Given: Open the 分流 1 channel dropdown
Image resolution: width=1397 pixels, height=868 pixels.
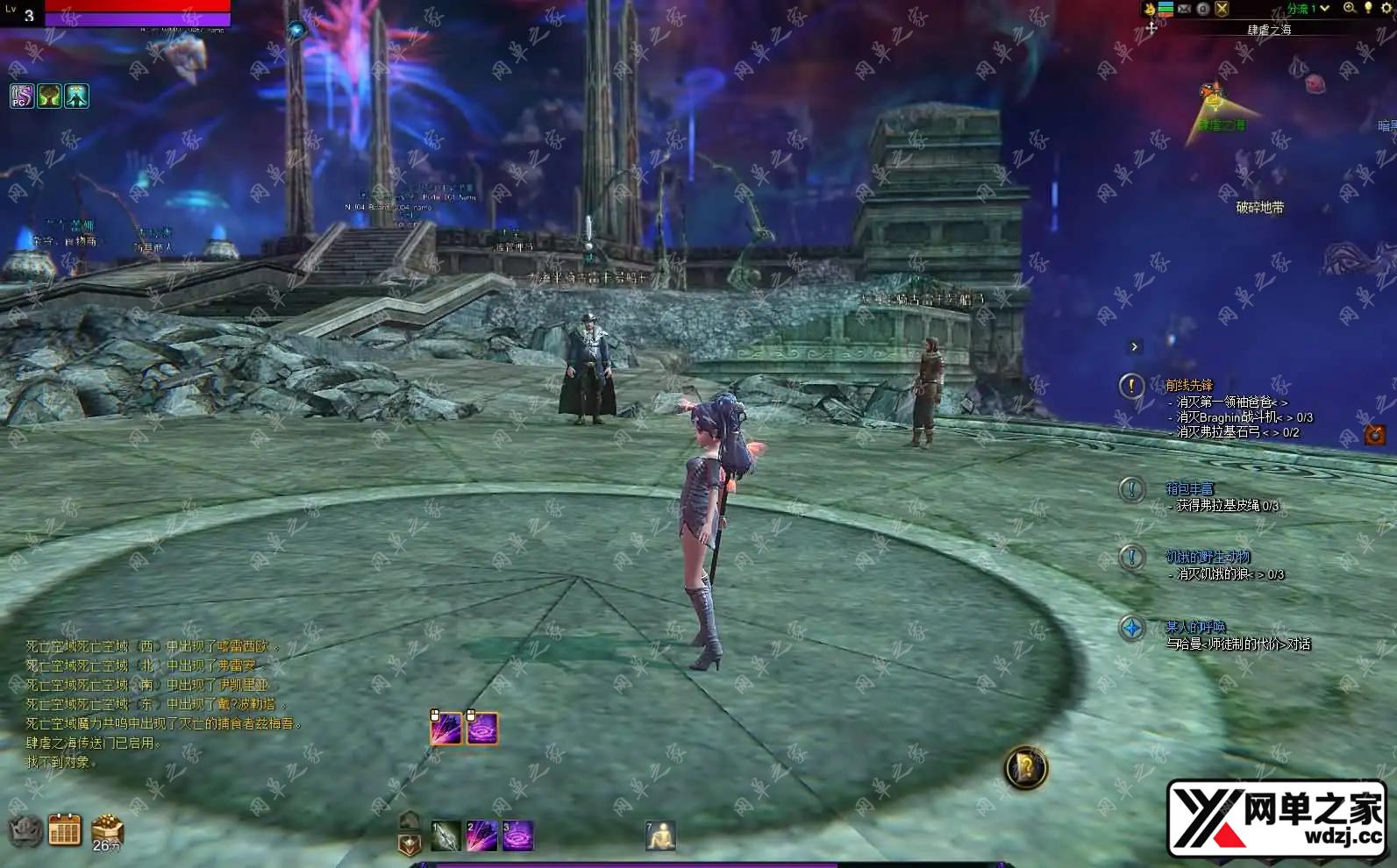Looking at the screenshot, I should (x=1308, y=9).
